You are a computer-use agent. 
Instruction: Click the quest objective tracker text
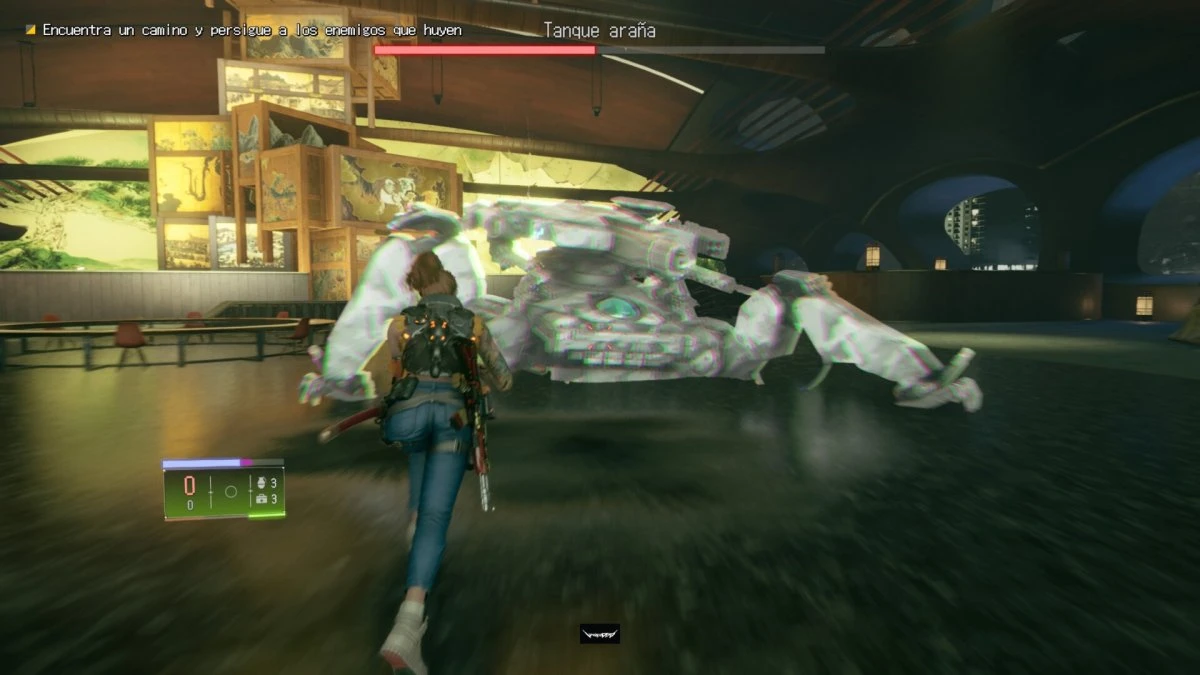click(252, 31)
